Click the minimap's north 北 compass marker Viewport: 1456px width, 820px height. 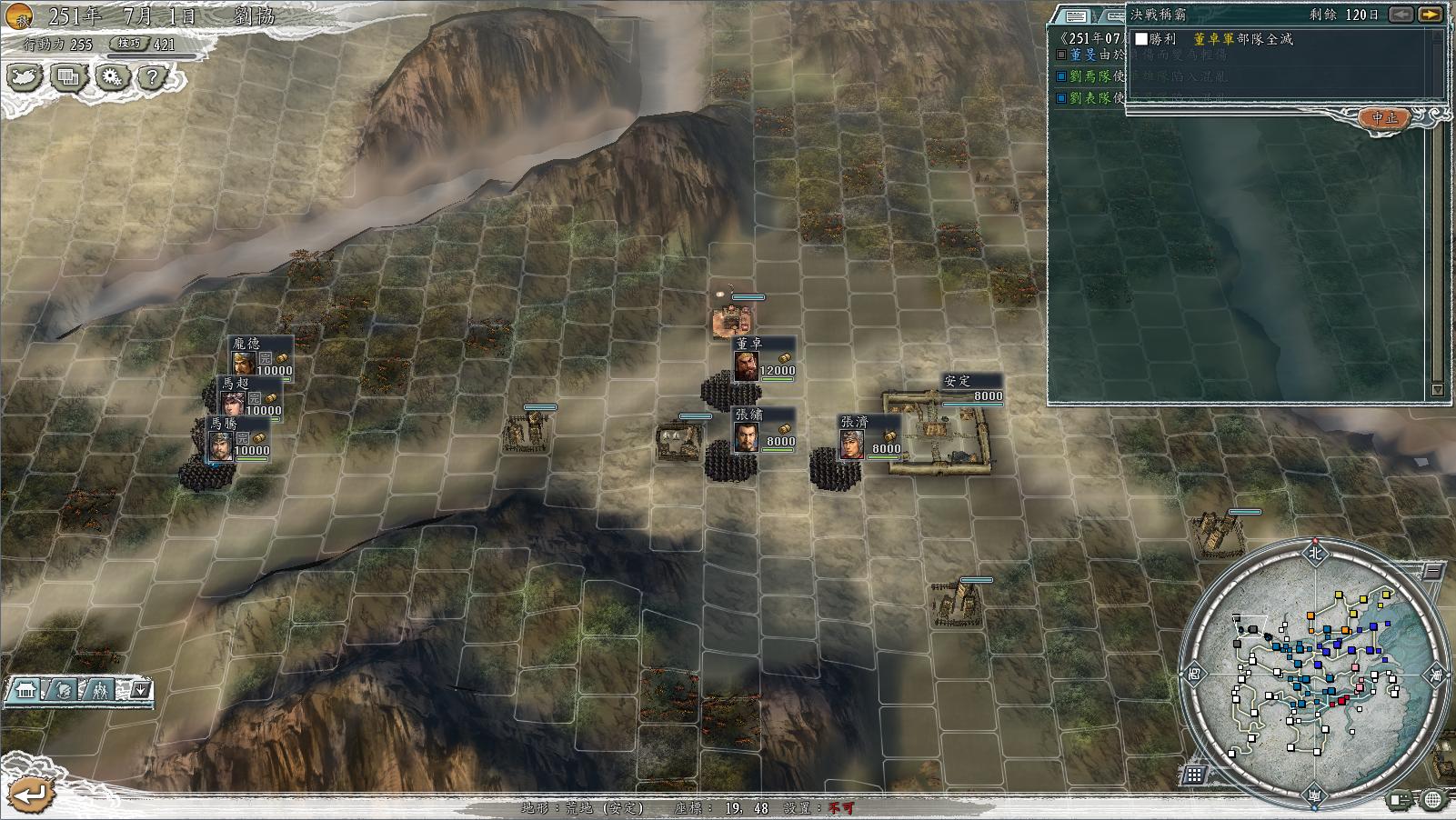click(x=1314, y=552)
